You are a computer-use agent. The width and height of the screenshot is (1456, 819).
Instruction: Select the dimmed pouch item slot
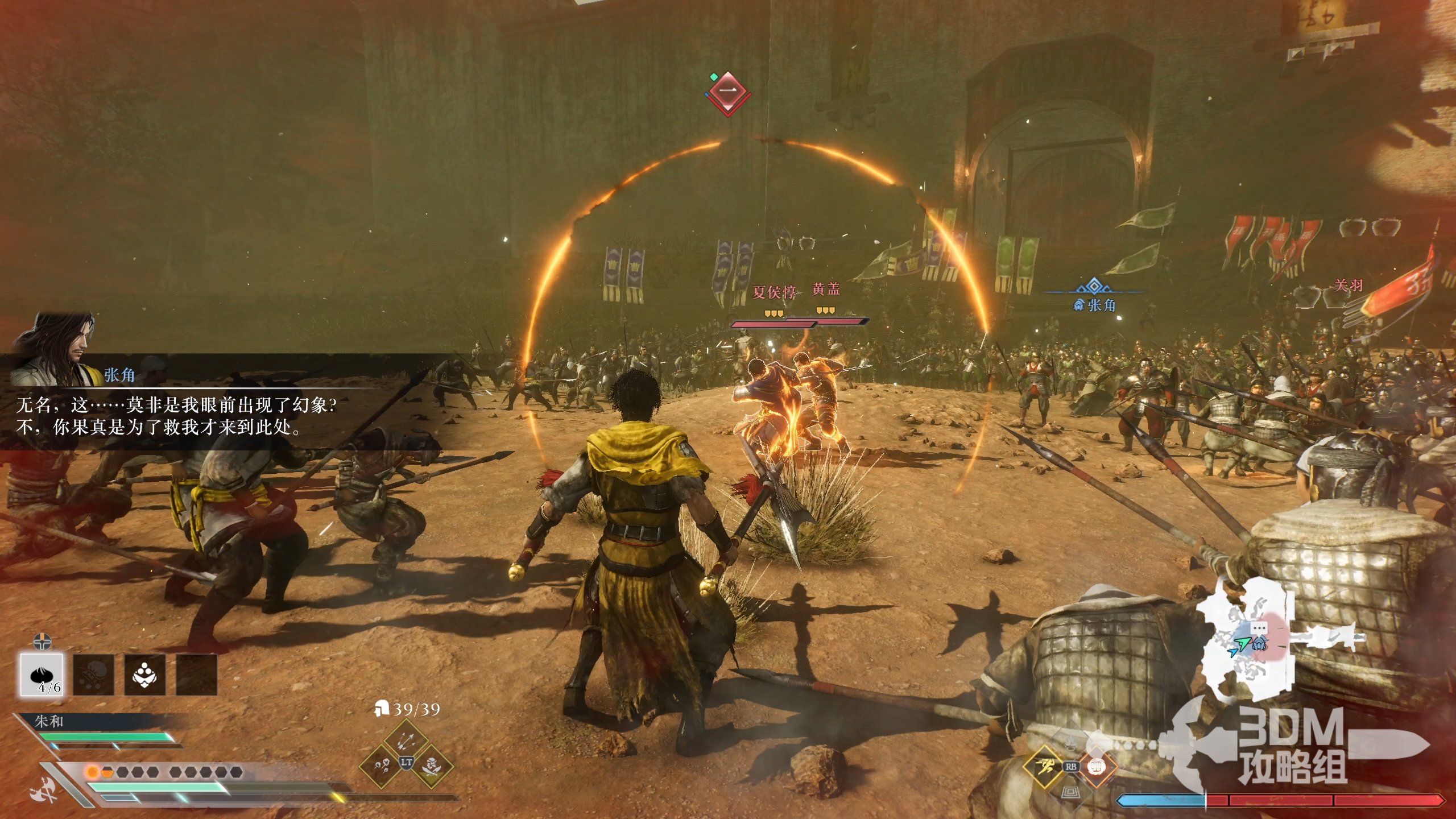(94, 675)
